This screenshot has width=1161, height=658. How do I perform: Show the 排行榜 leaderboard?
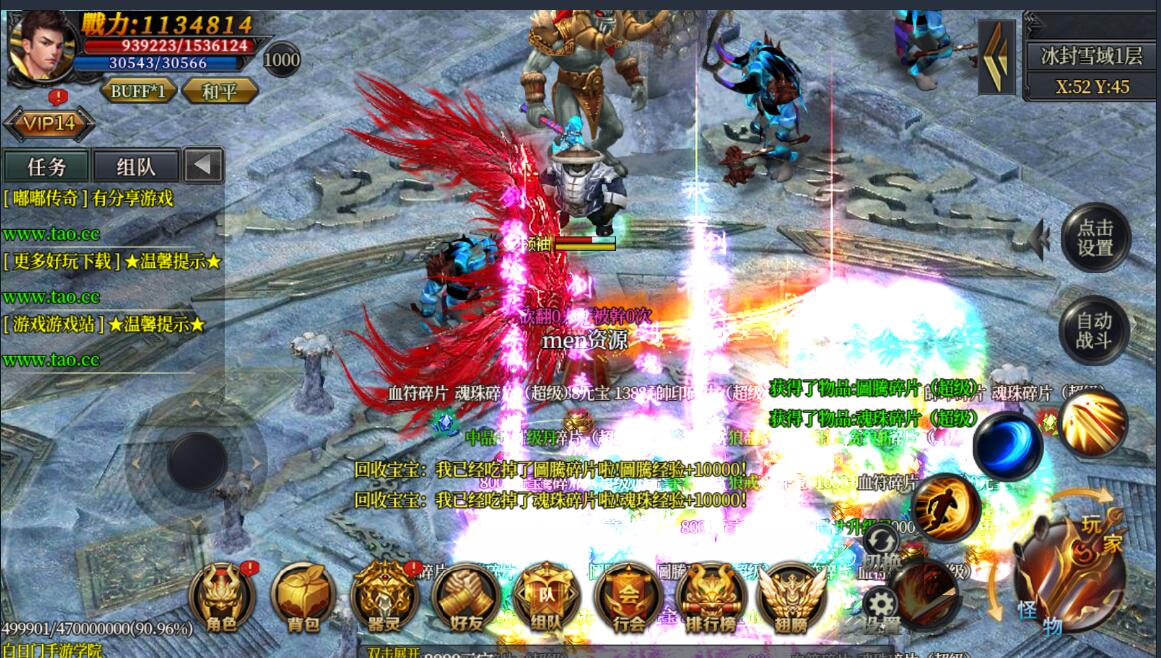click(x=710, y=599)
